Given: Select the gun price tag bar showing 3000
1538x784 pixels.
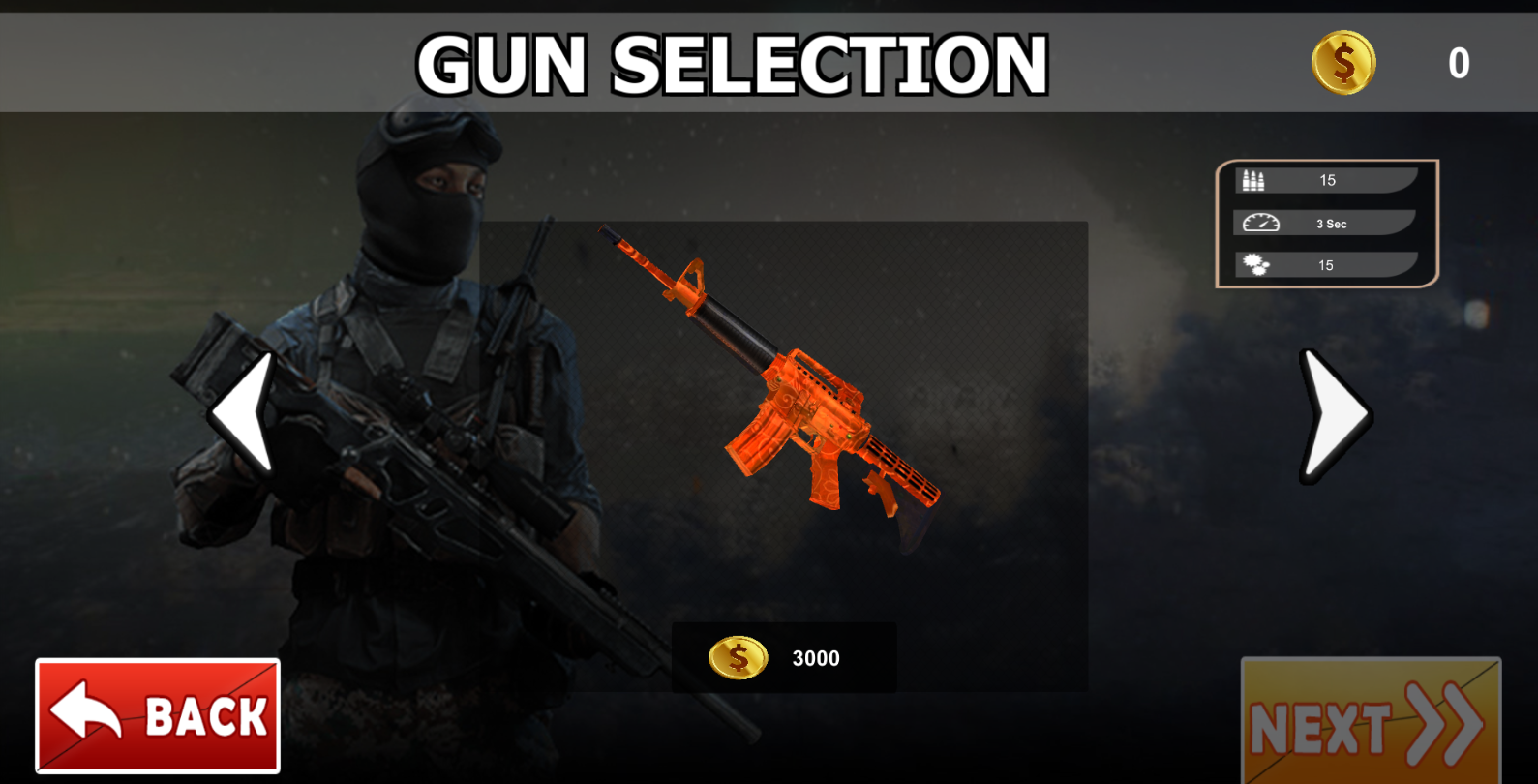Looking at the screenshot, I should tap(784, 658).
